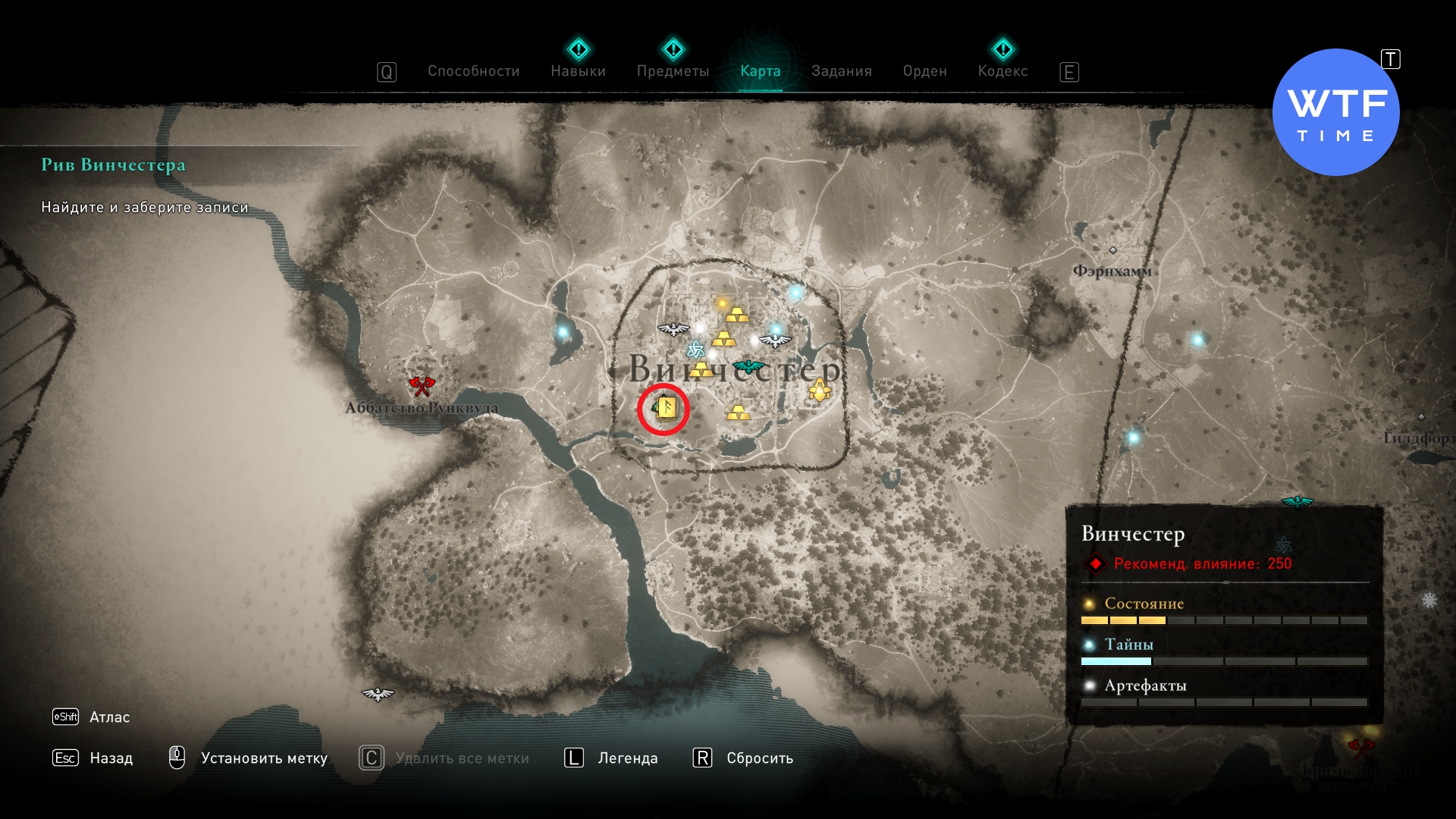This screenshot has width=1456, height=819.
Task: Select the circled yellow quest marker
Action: (665, 409)
